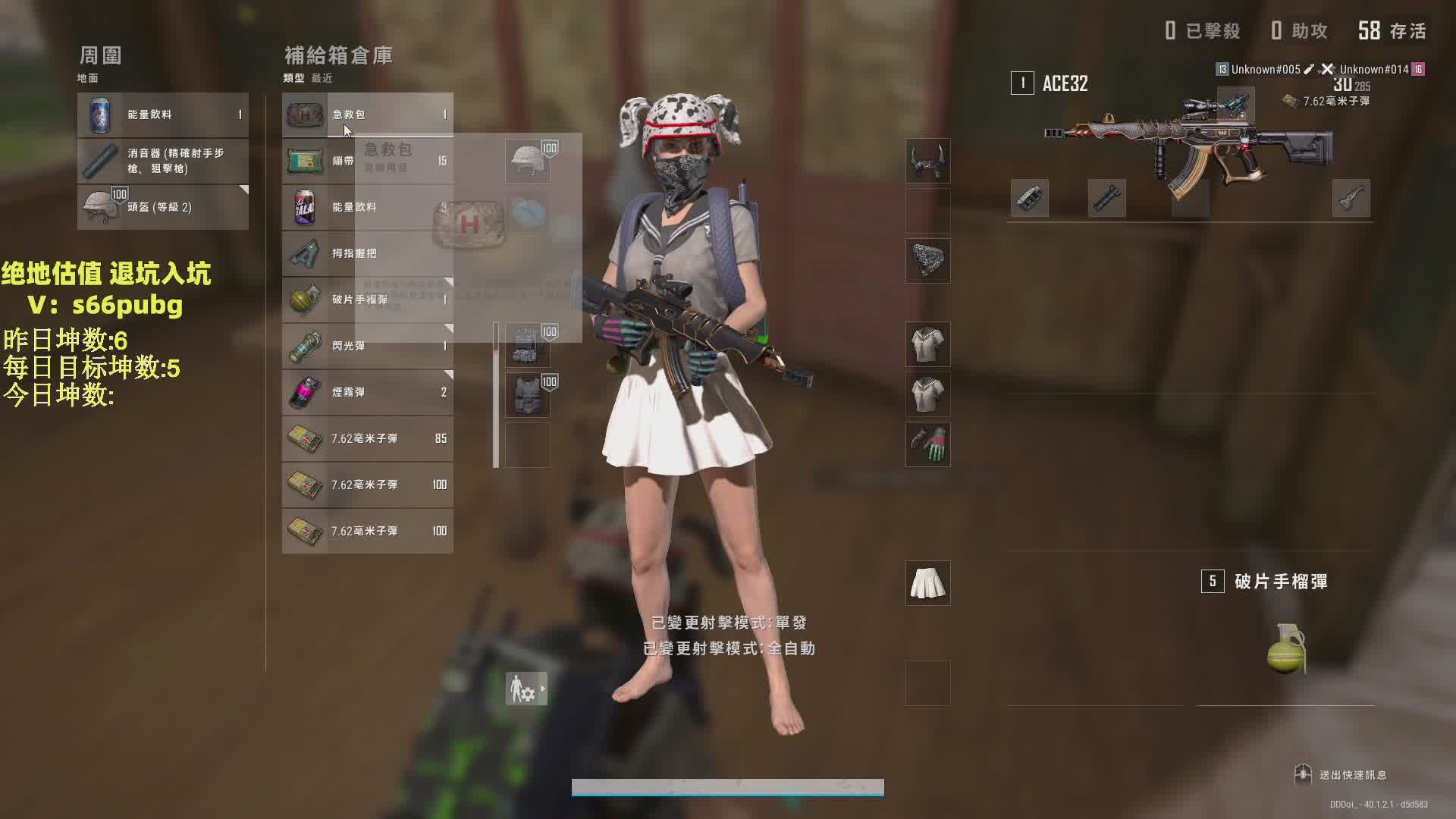Select the flashbang (閃光彈) row
Screen dimensions: 1456x819
[367, 346]
